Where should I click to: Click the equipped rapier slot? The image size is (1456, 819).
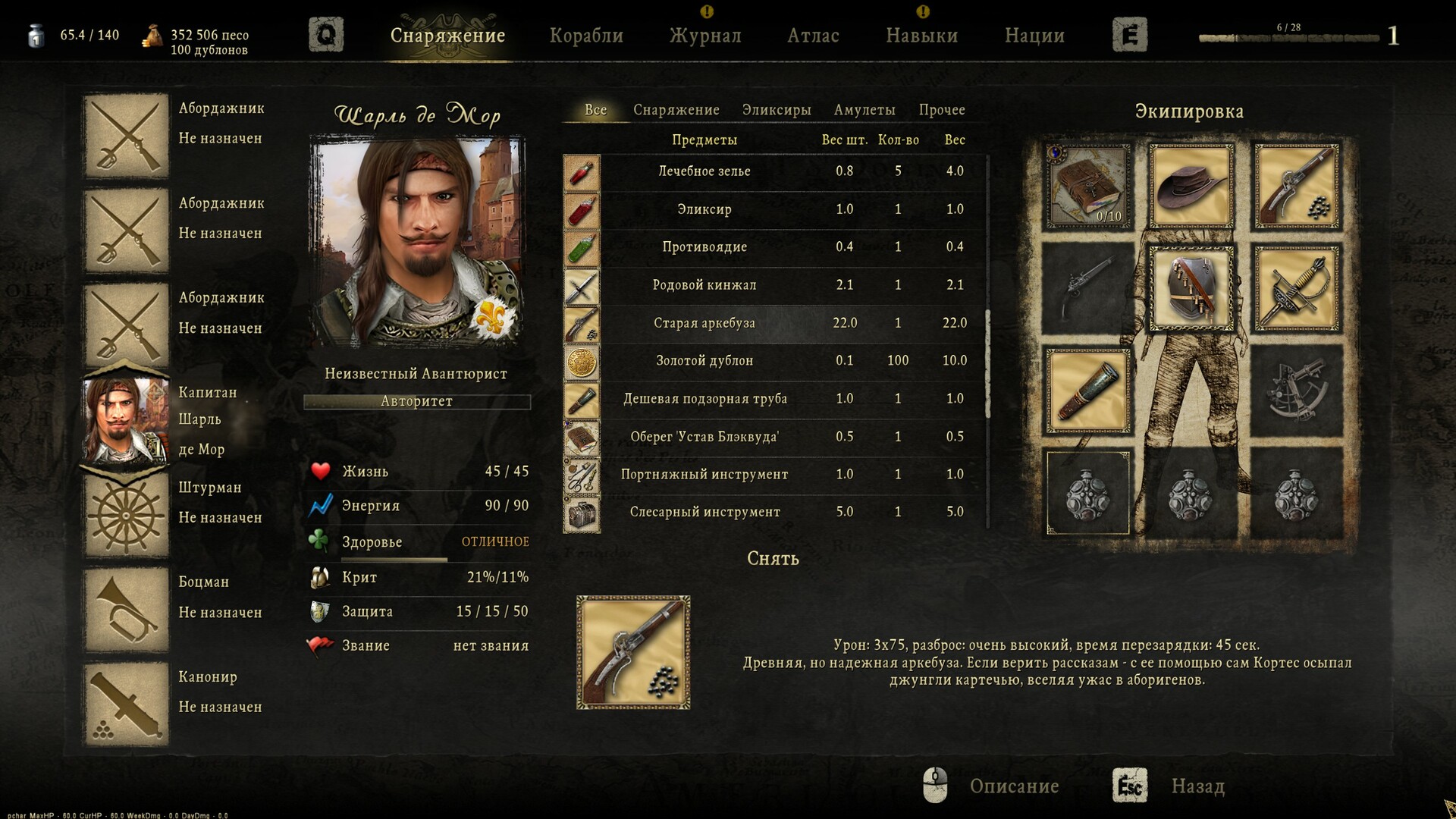(x=1295, y=289)
